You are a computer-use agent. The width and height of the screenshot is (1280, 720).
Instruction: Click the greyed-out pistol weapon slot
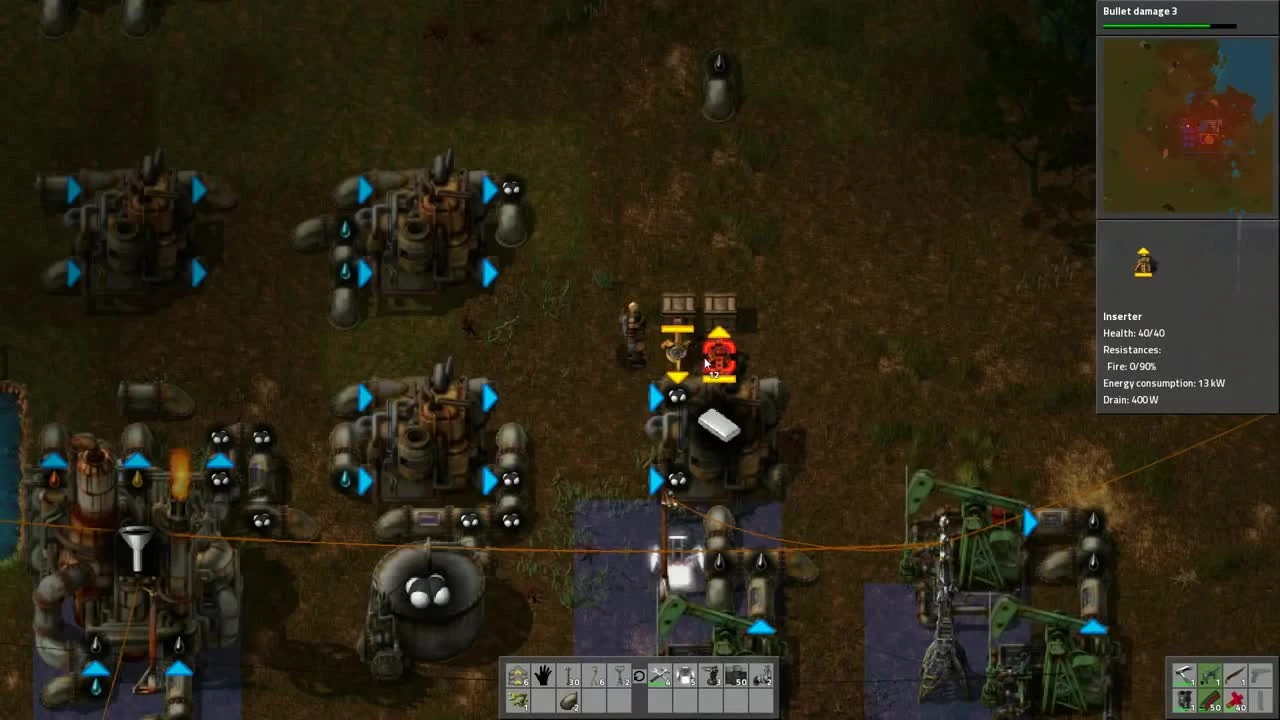click(1259, 673)
